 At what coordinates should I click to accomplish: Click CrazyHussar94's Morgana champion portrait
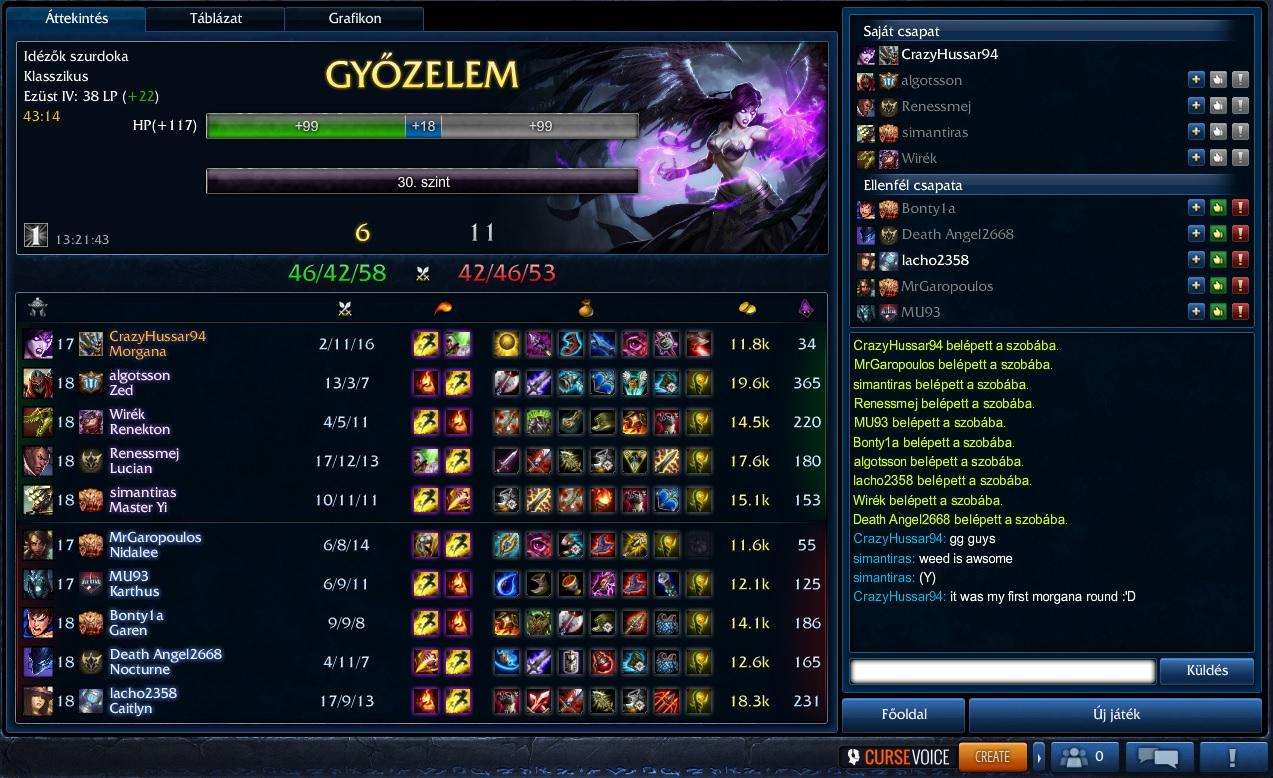(x=39, y=344)
